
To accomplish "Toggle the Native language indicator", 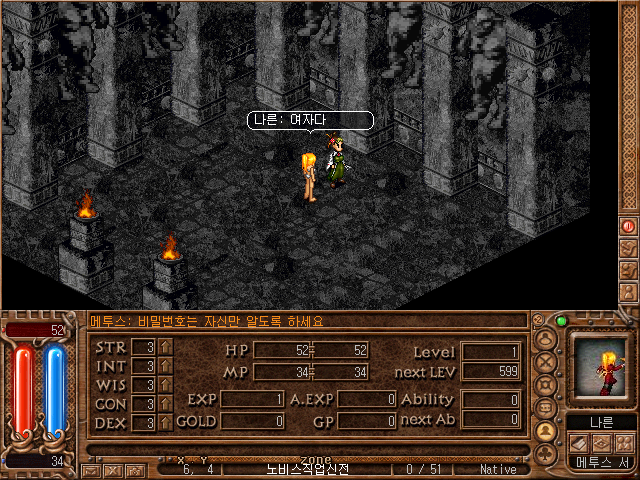I will tap(497, 469).
